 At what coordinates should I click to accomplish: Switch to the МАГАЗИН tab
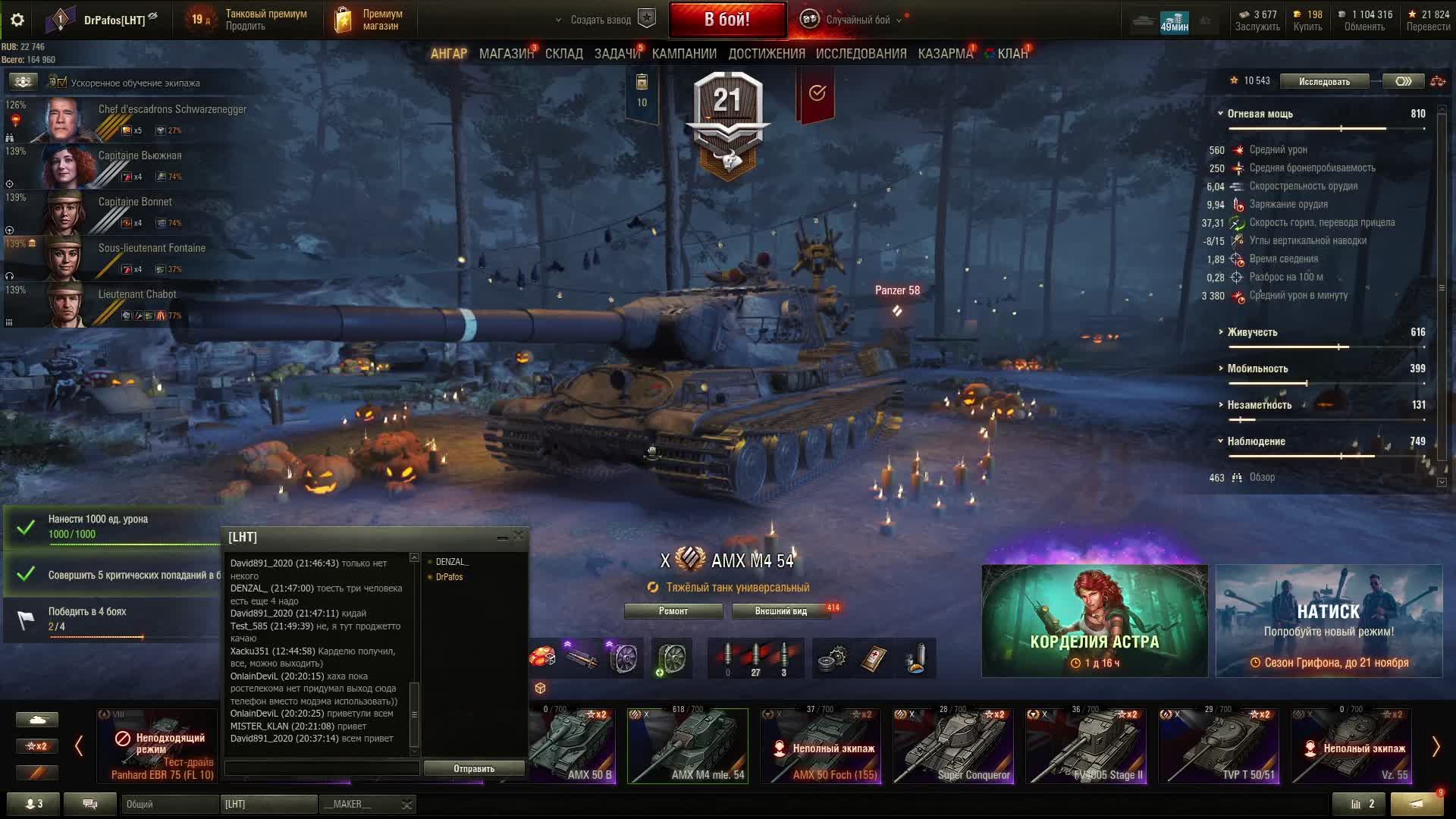(506, 53)
